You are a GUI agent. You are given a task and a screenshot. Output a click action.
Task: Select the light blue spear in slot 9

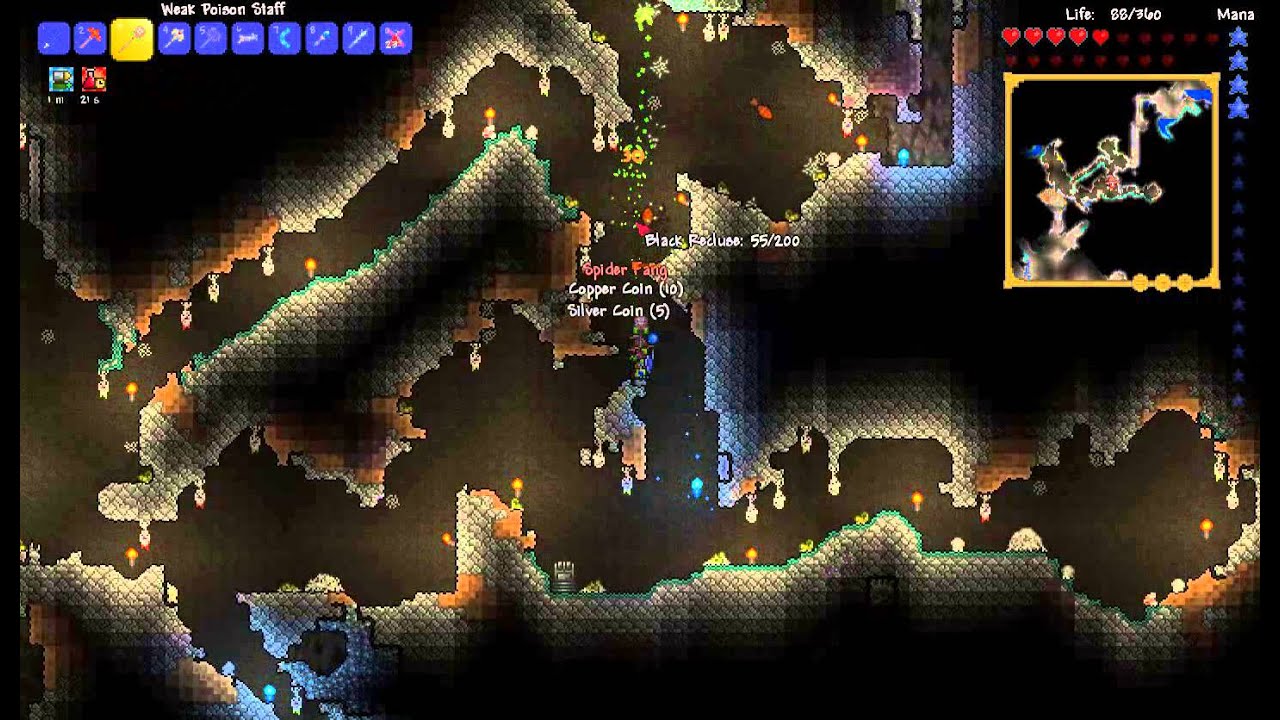[x=359, y=39]
